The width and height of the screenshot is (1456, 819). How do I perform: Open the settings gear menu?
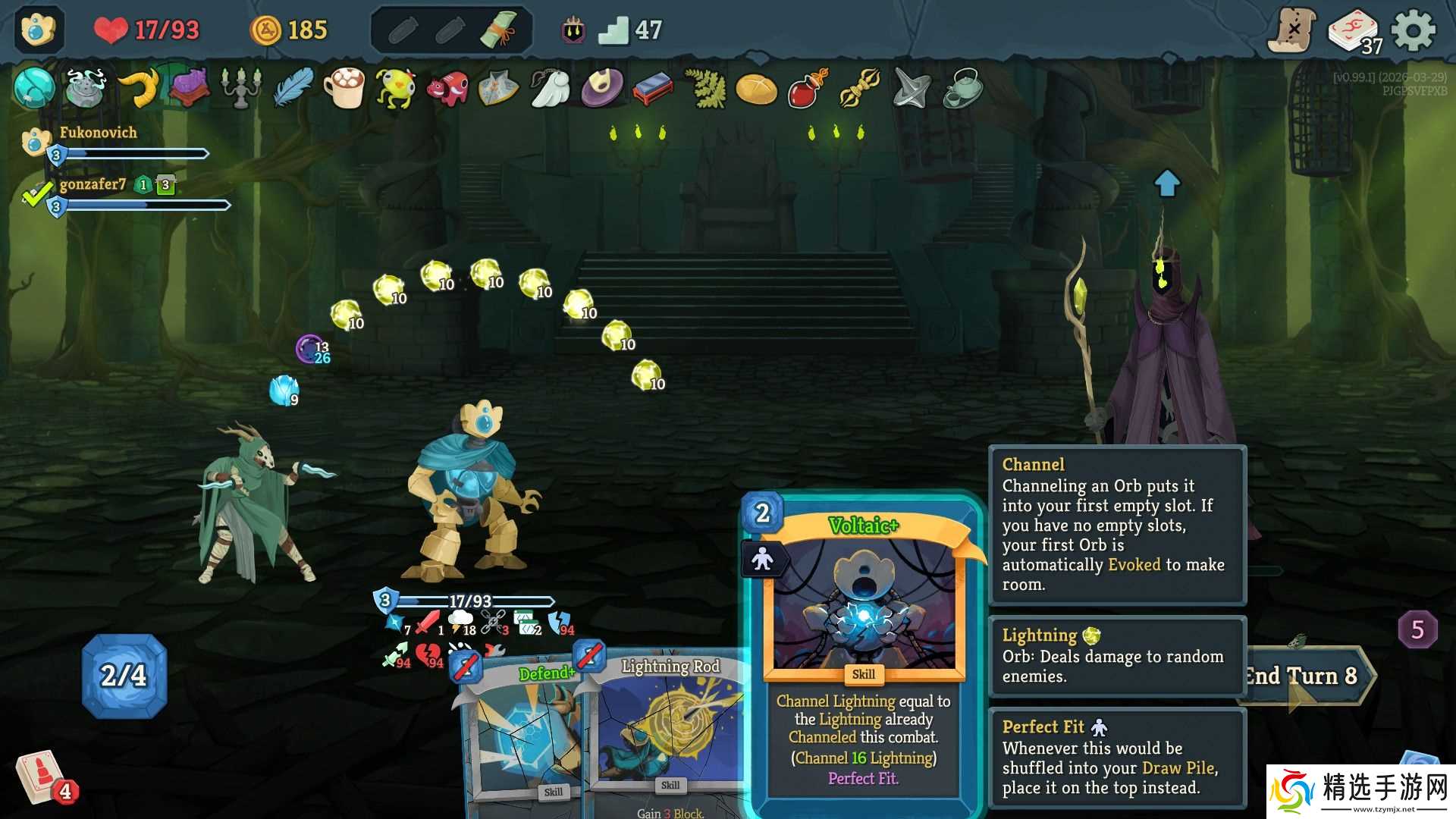[x=1414, y=31]
